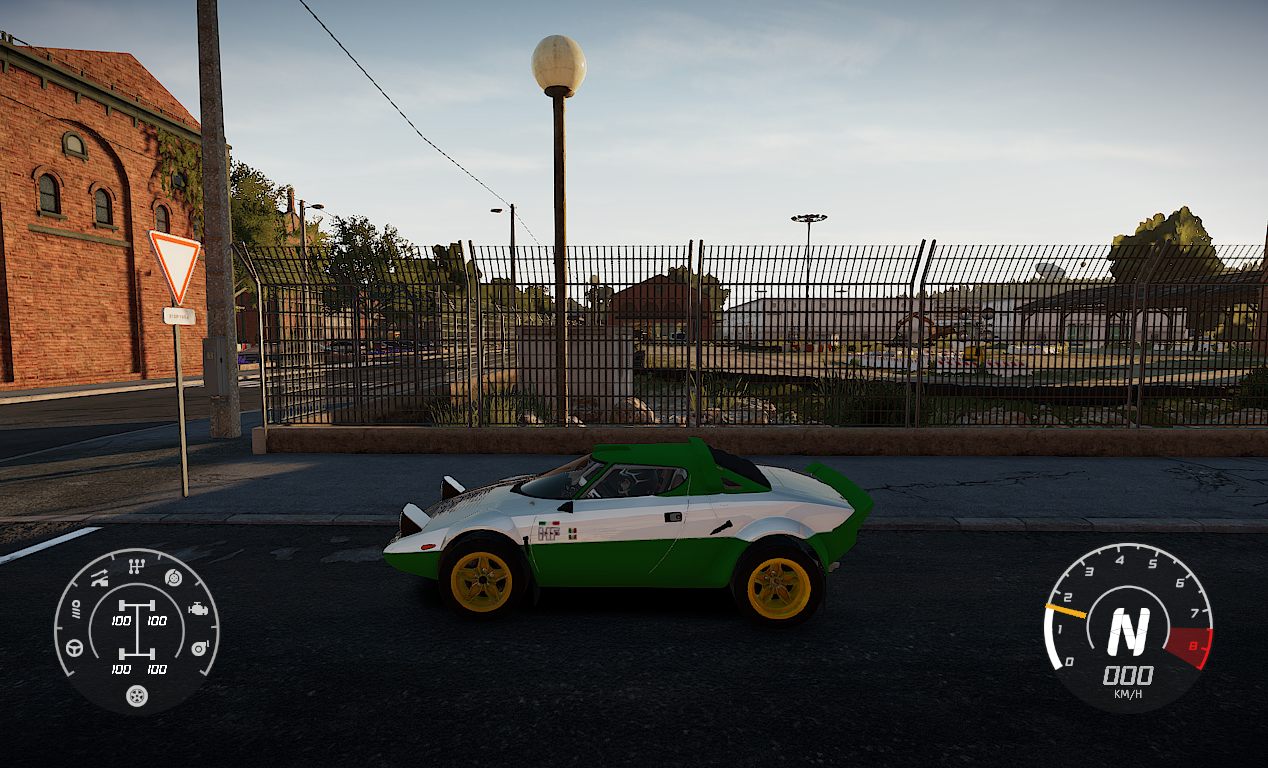This screenshot has height=768, width=1268.
Task: Click the engine status icon
Action: tap(199, 608)
